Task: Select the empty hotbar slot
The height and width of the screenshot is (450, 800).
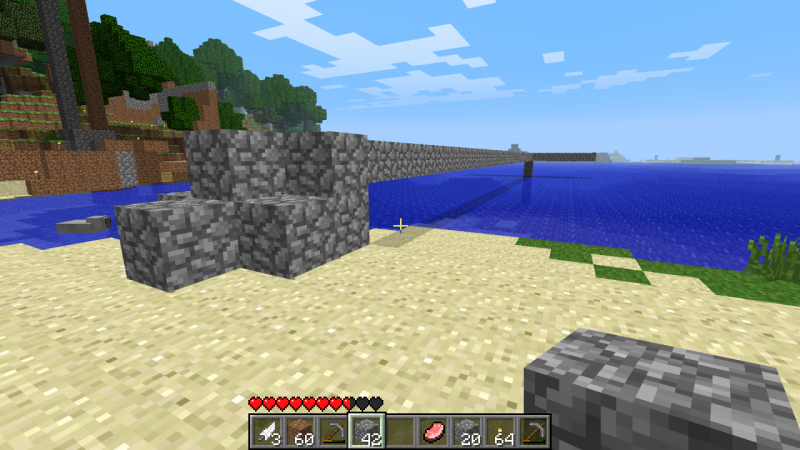Action: coord(400,431)
